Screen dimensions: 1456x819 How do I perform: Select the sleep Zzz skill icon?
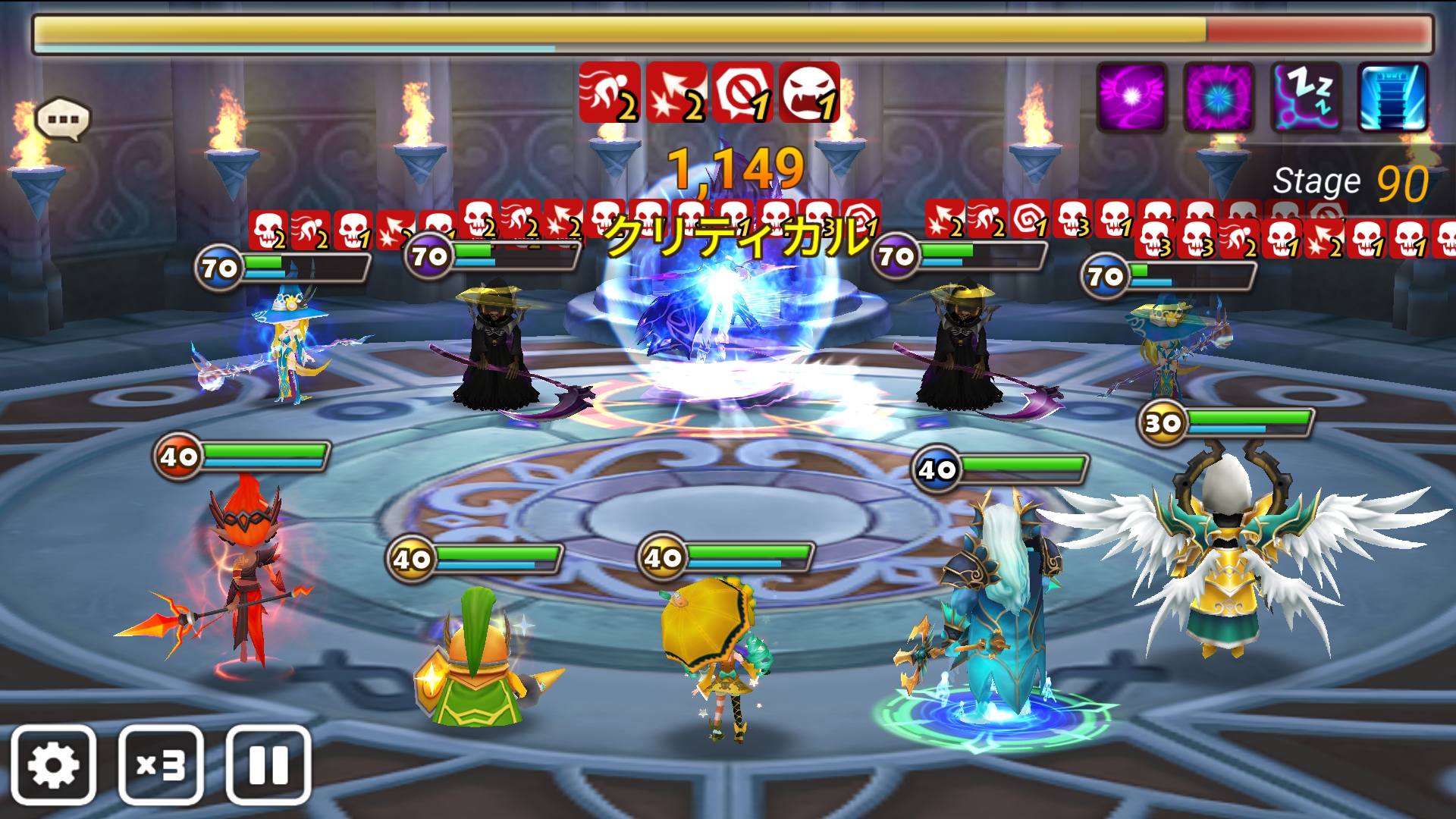pyautogui.click(x=1306, y=97)
